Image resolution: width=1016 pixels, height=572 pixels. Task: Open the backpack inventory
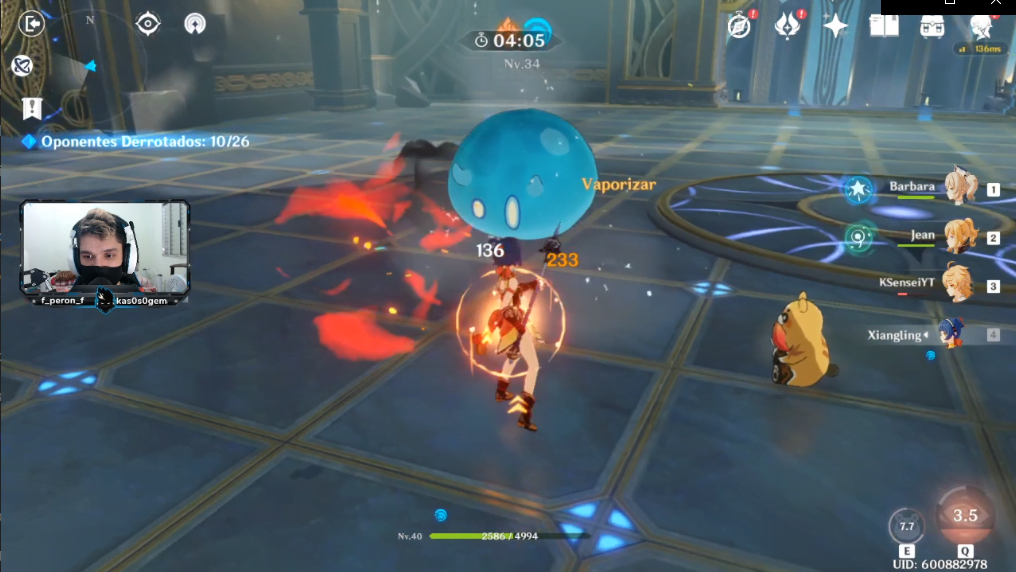click(932, 26)
